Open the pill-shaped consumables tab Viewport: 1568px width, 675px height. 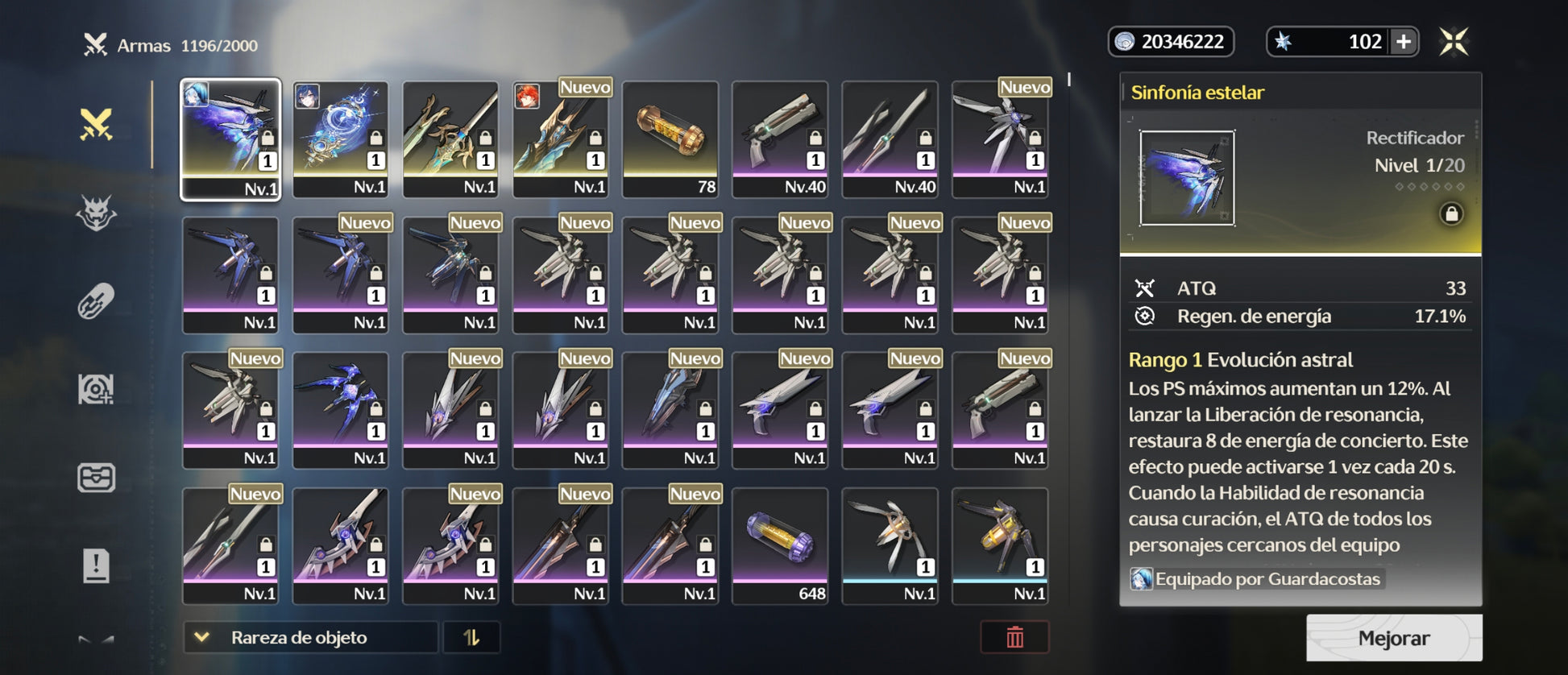point(96,302)
